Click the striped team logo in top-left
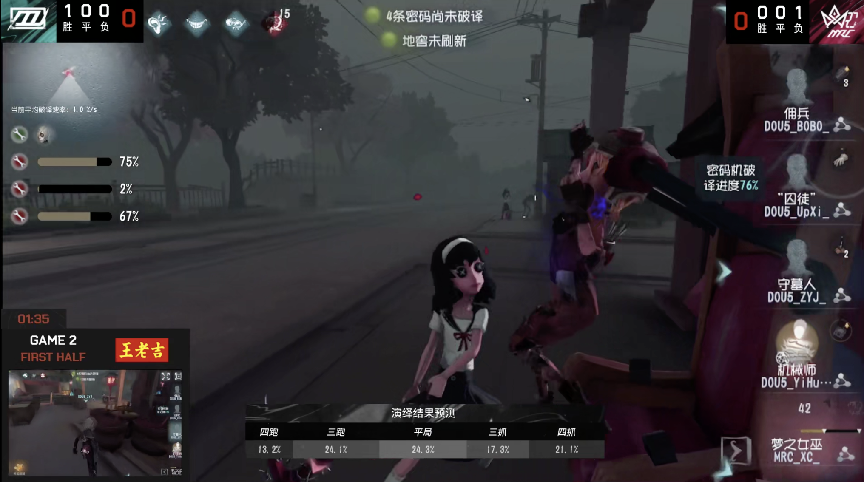Viewport: 864px width, 482px height. click(x=25, y=19)
